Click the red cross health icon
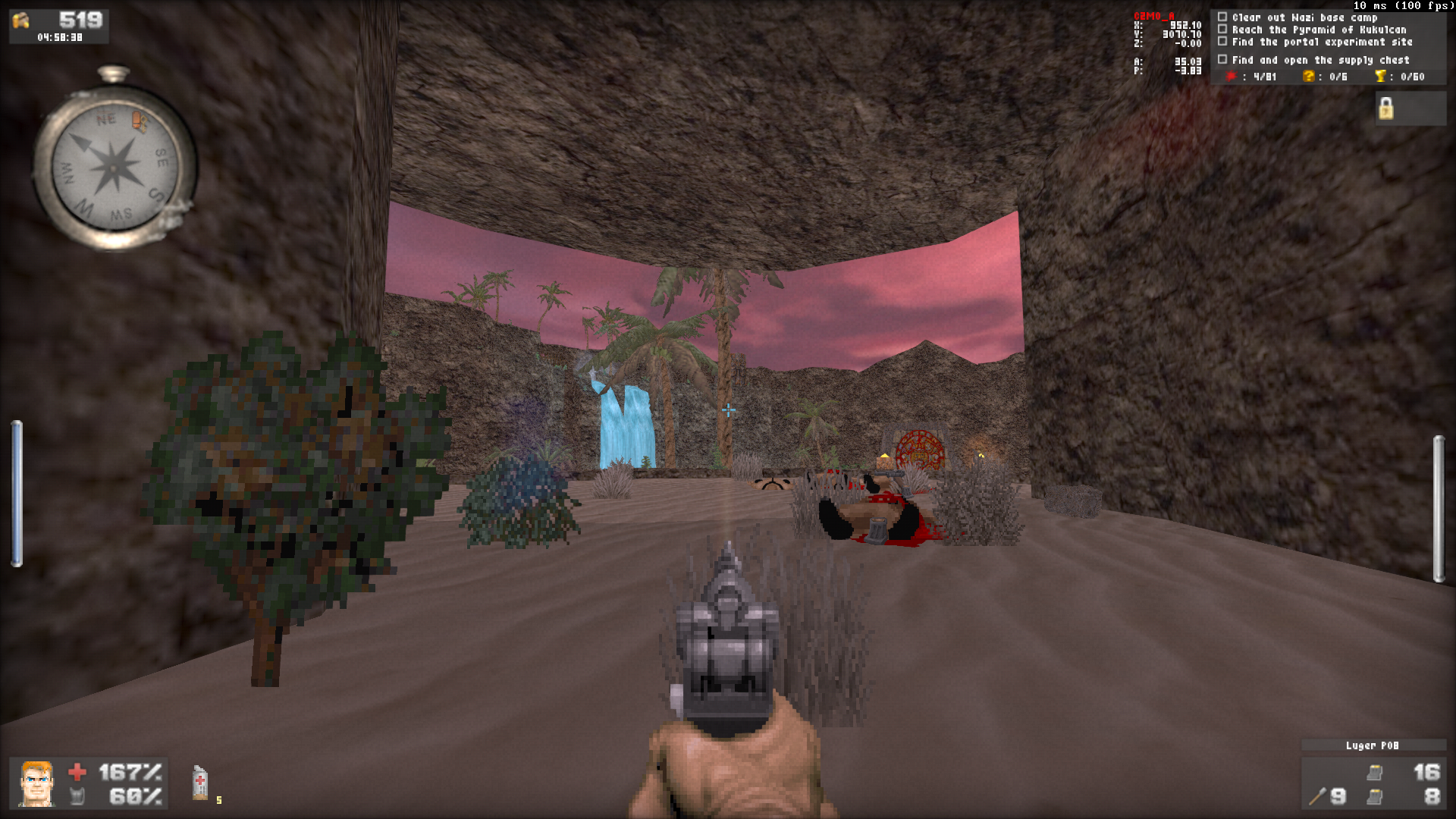 coord(77,770)
